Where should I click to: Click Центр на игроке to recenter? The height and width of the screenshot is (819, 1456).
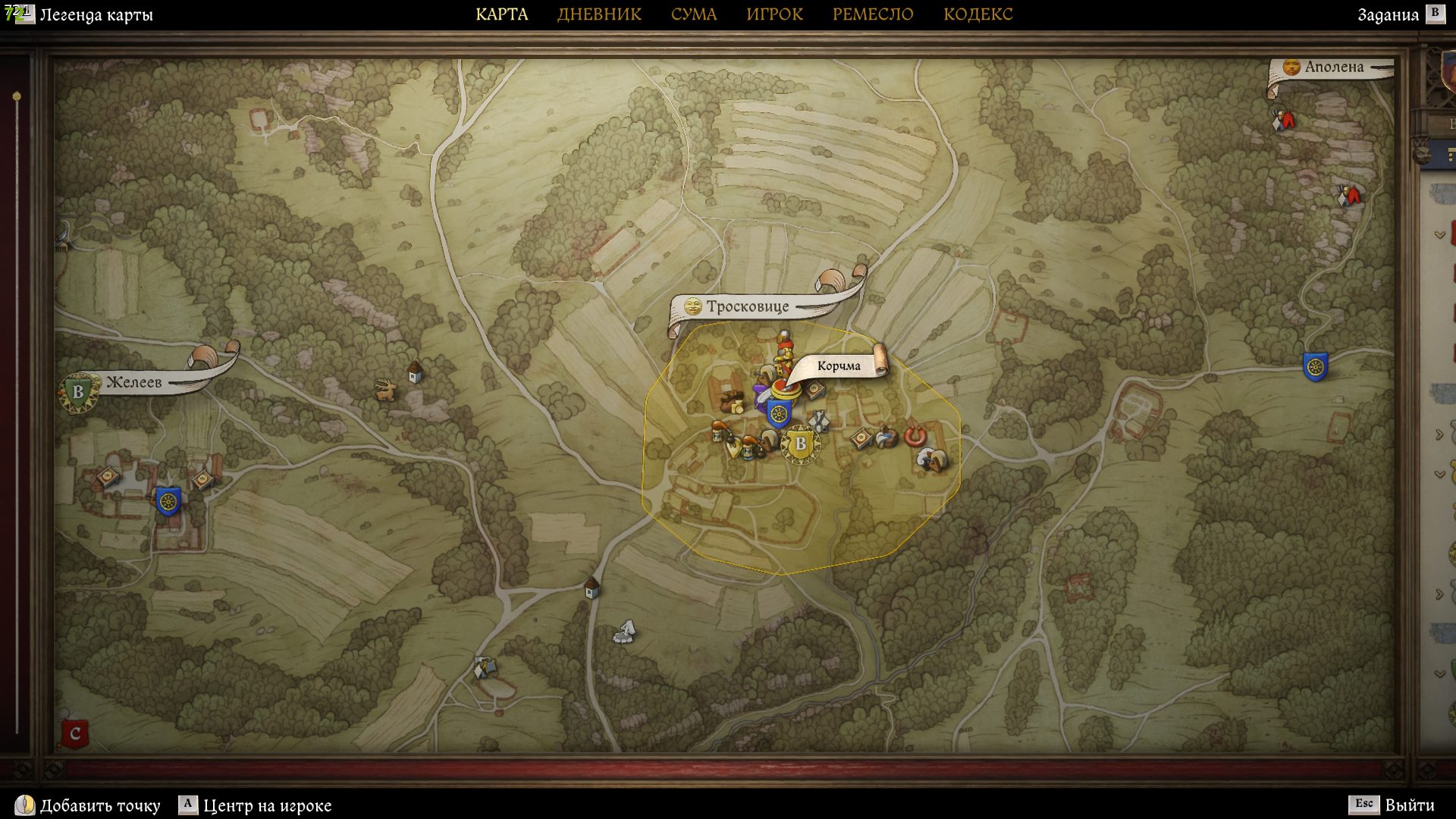tap(267, 805)
